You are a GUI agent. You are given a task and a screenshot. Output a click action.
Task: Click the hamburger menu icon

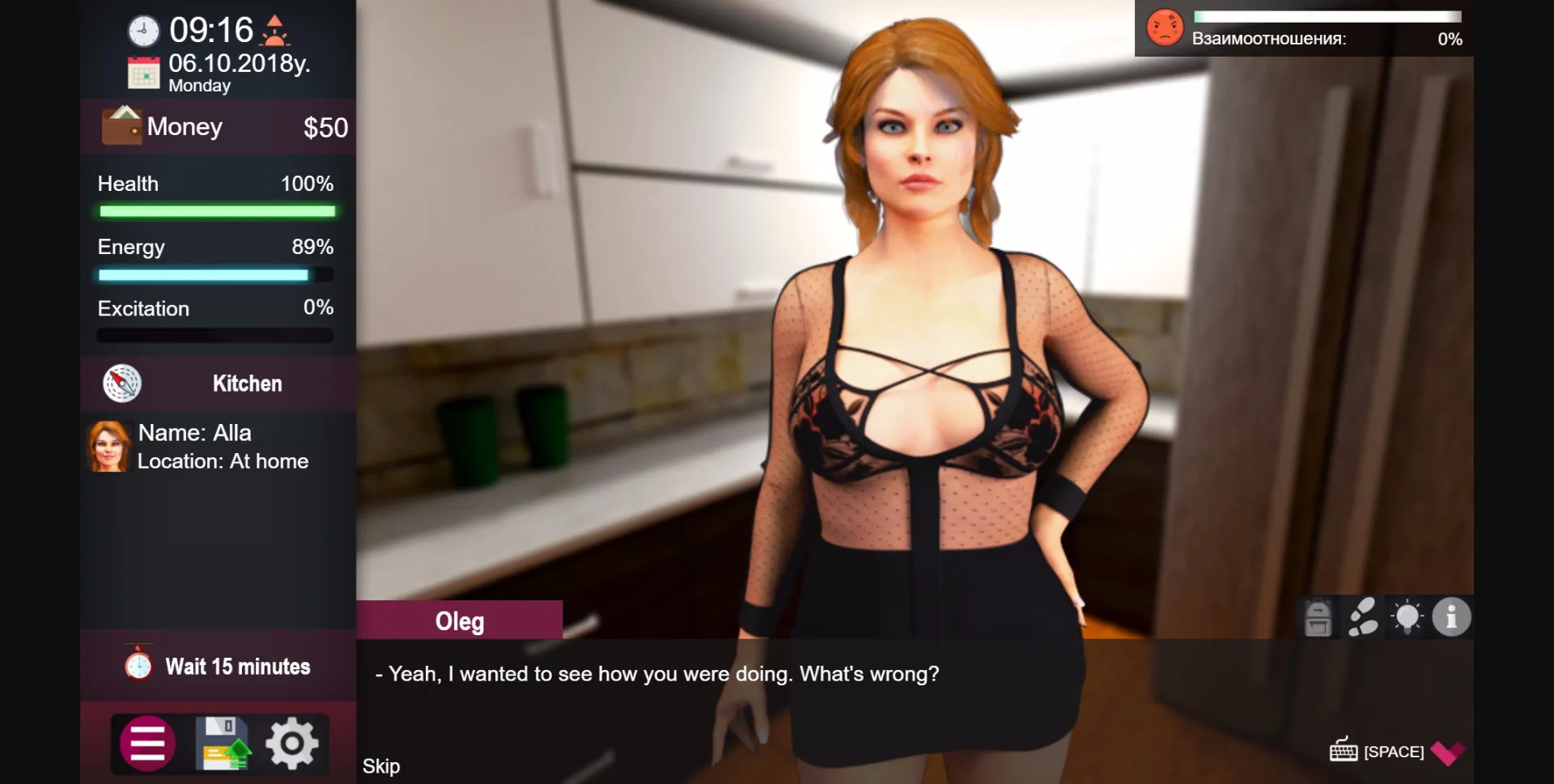pyautogui.click(x=146, y=742)
